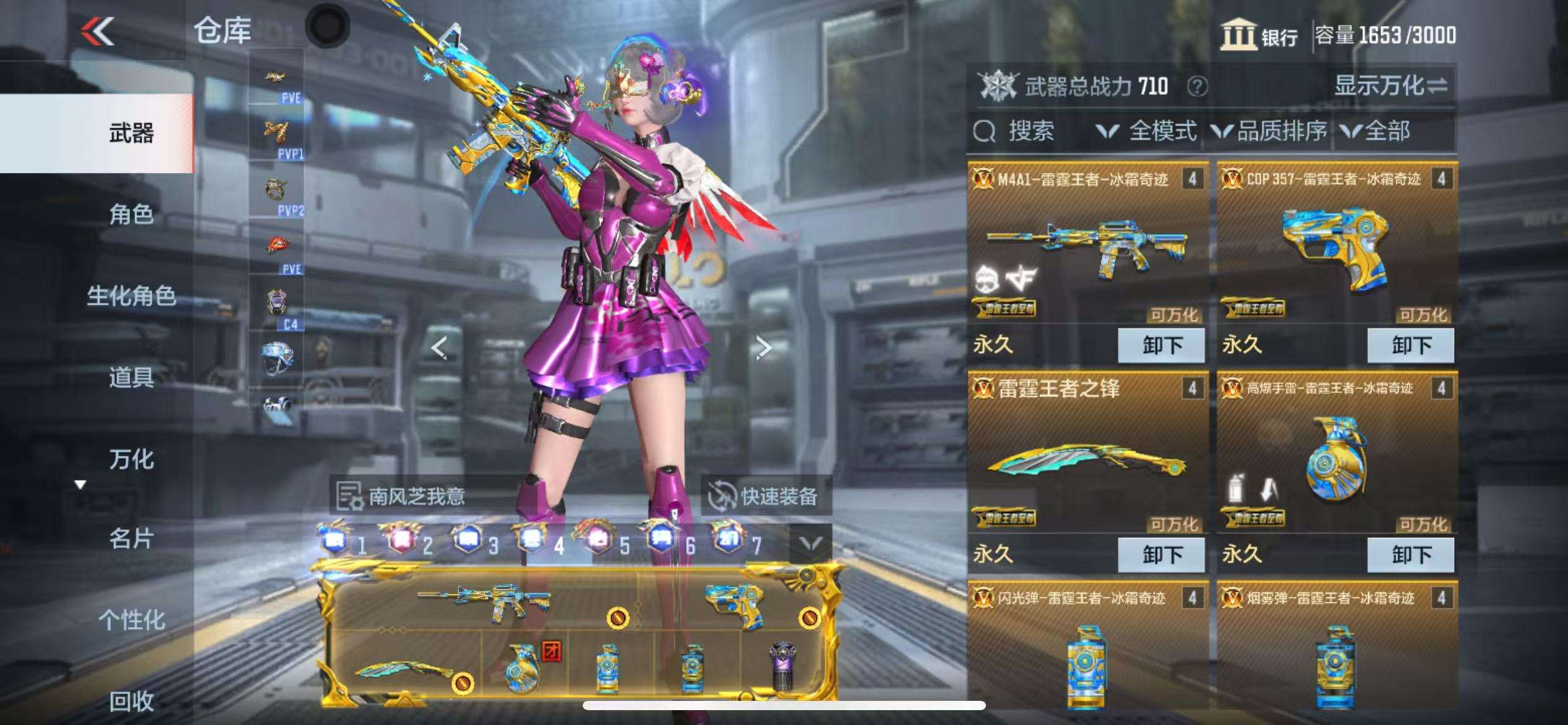Viewport: 1568px width, 725px height.
Task: Toggle the 显示万化 switch
Action: click(1391, 86)
